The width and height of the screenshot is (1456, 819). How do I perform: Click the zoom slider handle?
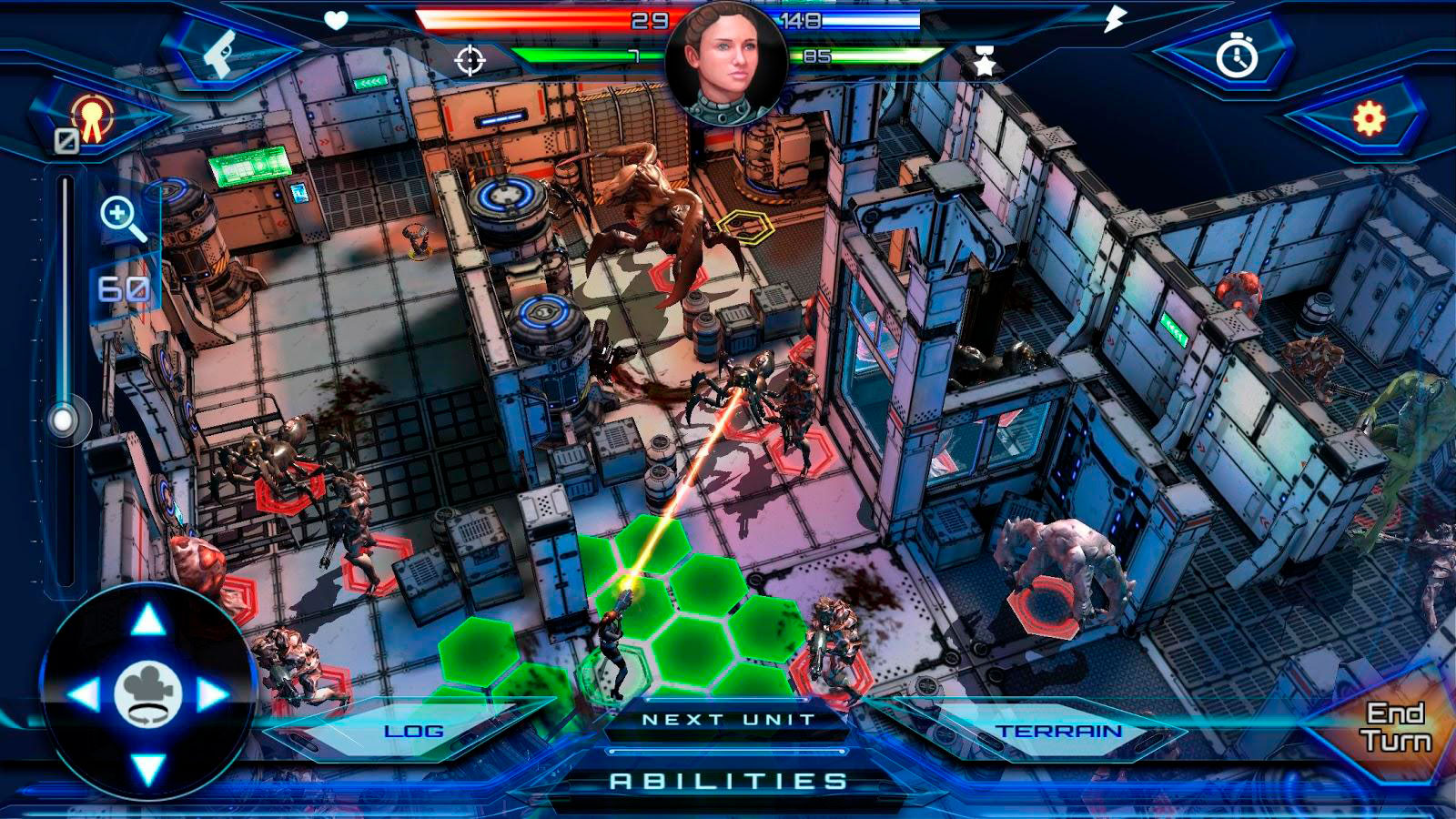(x=64, y=421)
